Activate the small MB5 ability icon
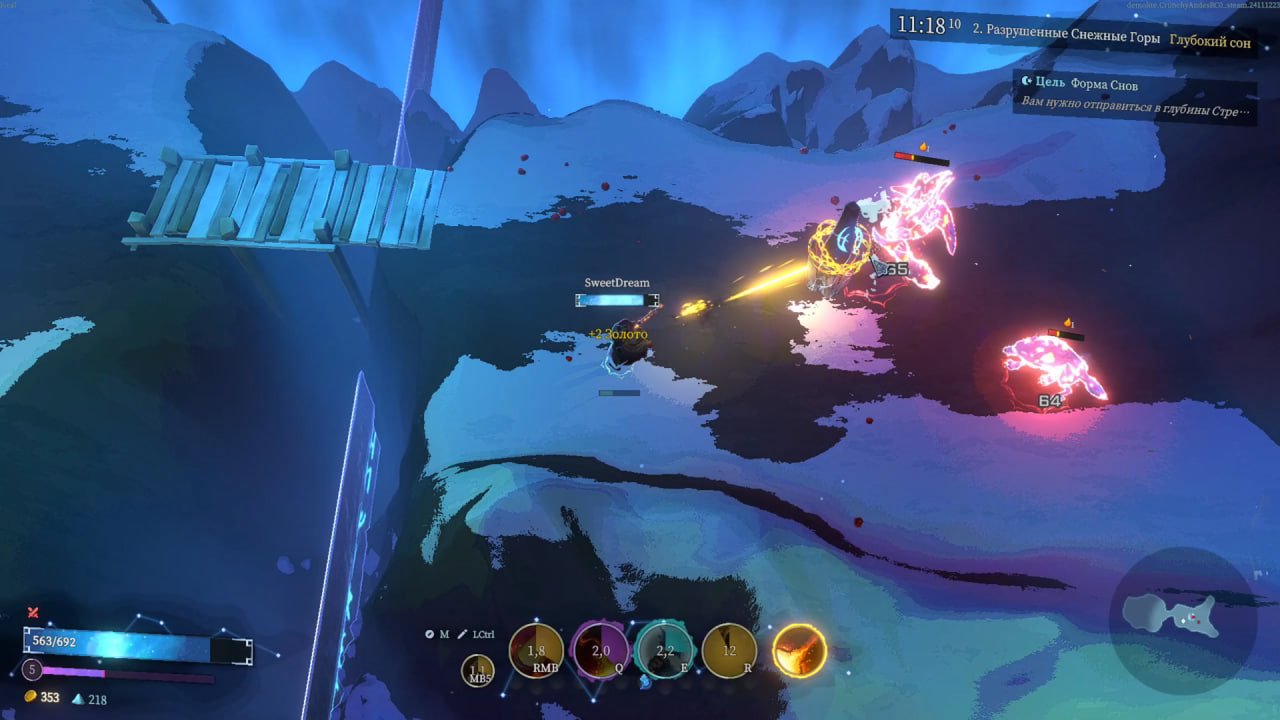Screen dimensions: 1280x720 point(477,670)
